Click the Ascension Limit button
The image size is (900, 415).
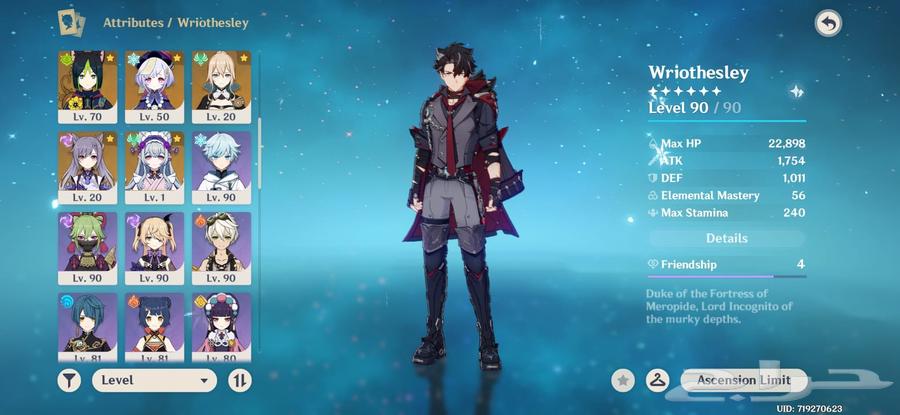tap(743, 380)
